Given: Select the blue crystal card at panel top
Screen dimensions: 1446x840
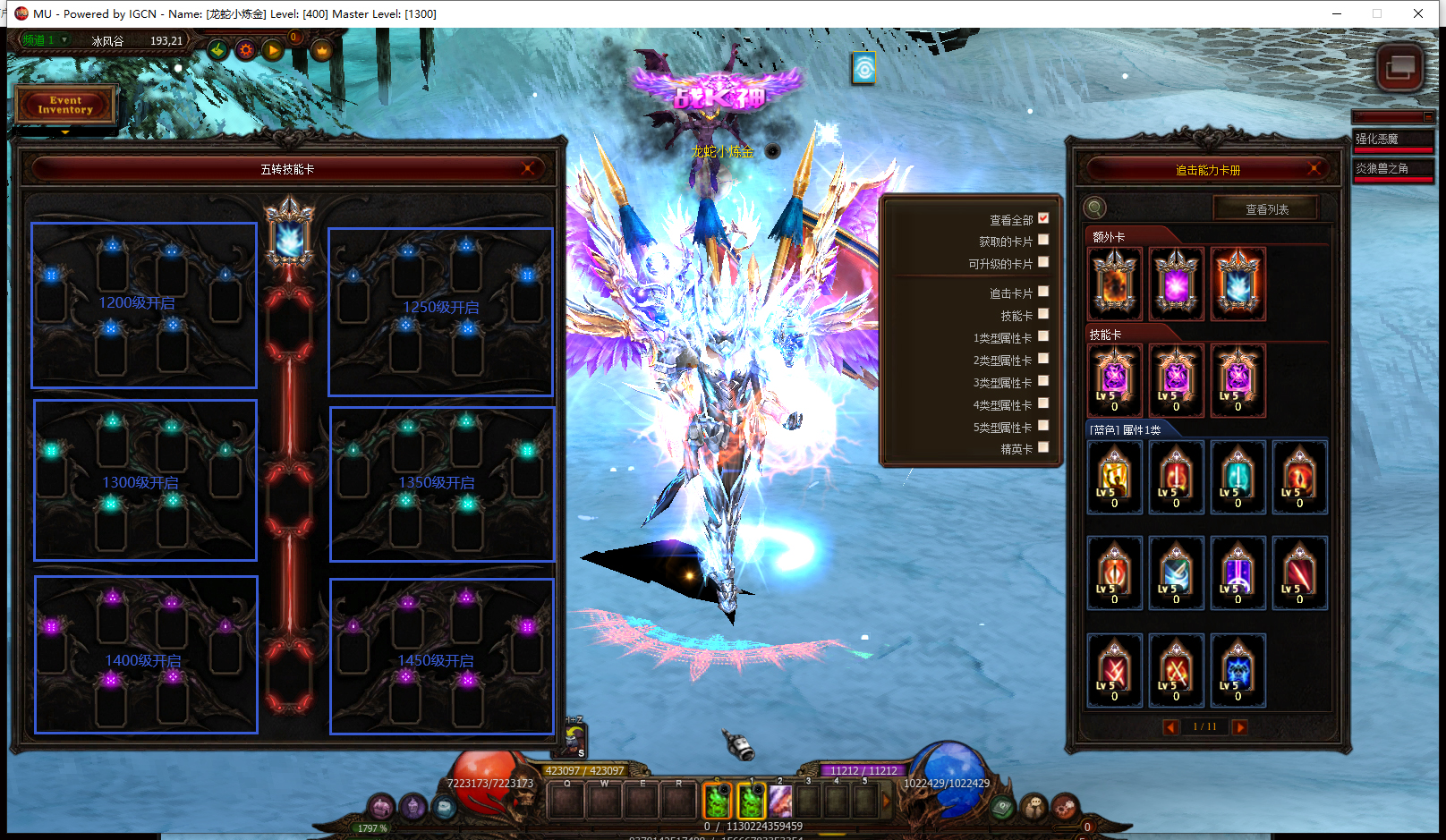Looking at the screenshot, I should [x=289, y=236].
